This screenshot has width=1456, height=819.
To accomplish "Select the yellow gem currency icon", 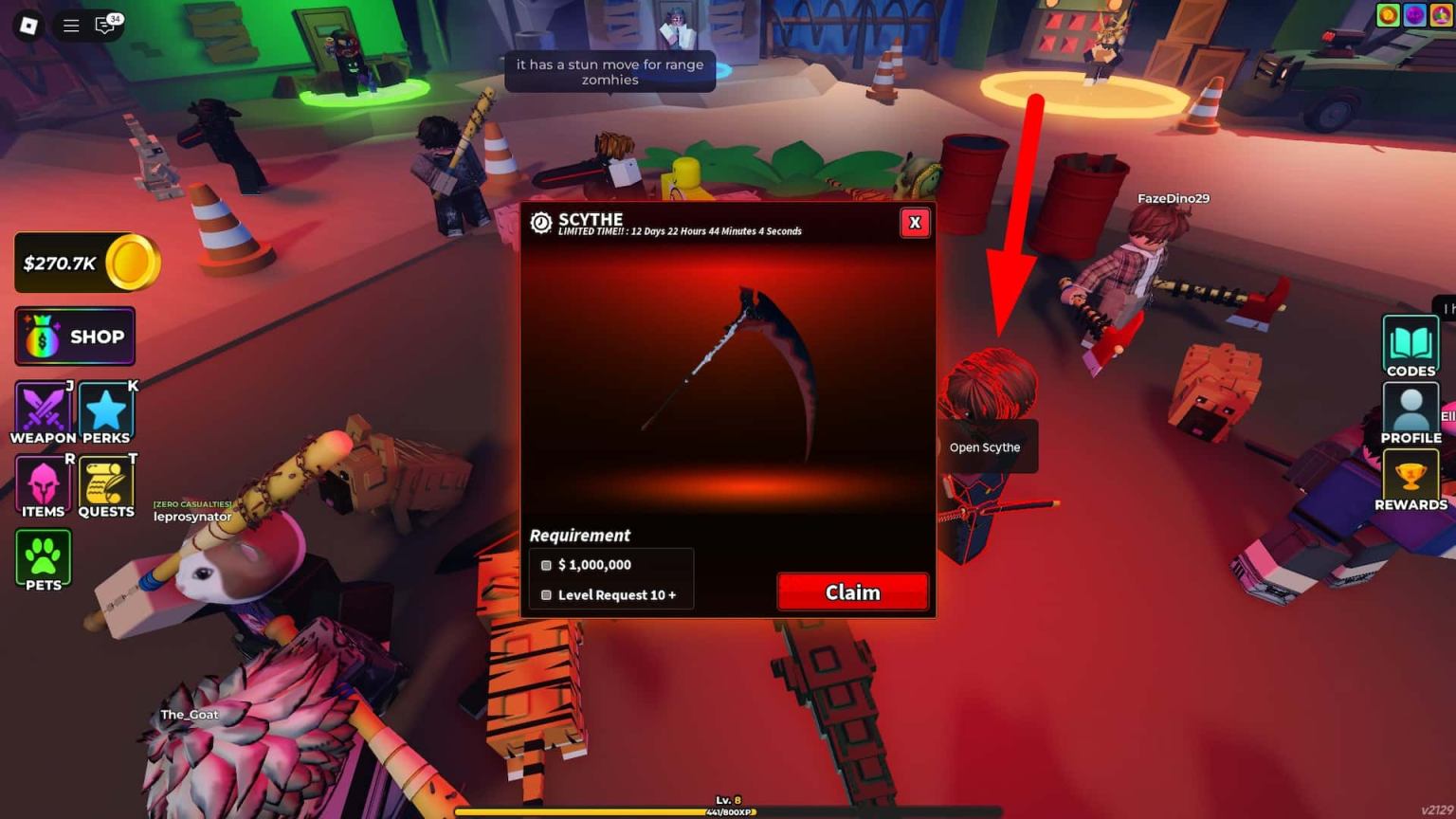I will coord(1443,15).
